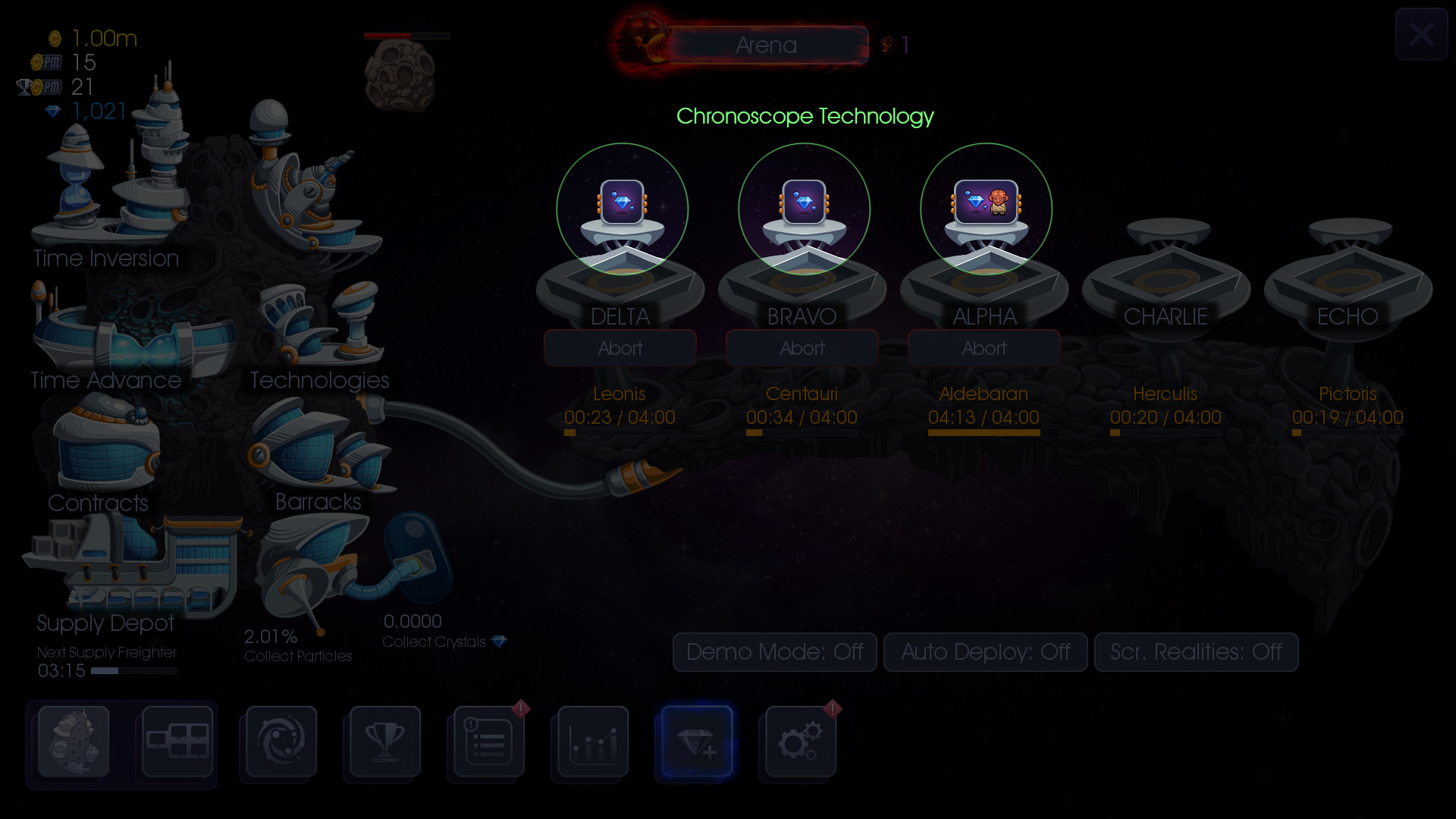
Task: Select the scientist pod on ALPHA platform
Action: point(984,205)
